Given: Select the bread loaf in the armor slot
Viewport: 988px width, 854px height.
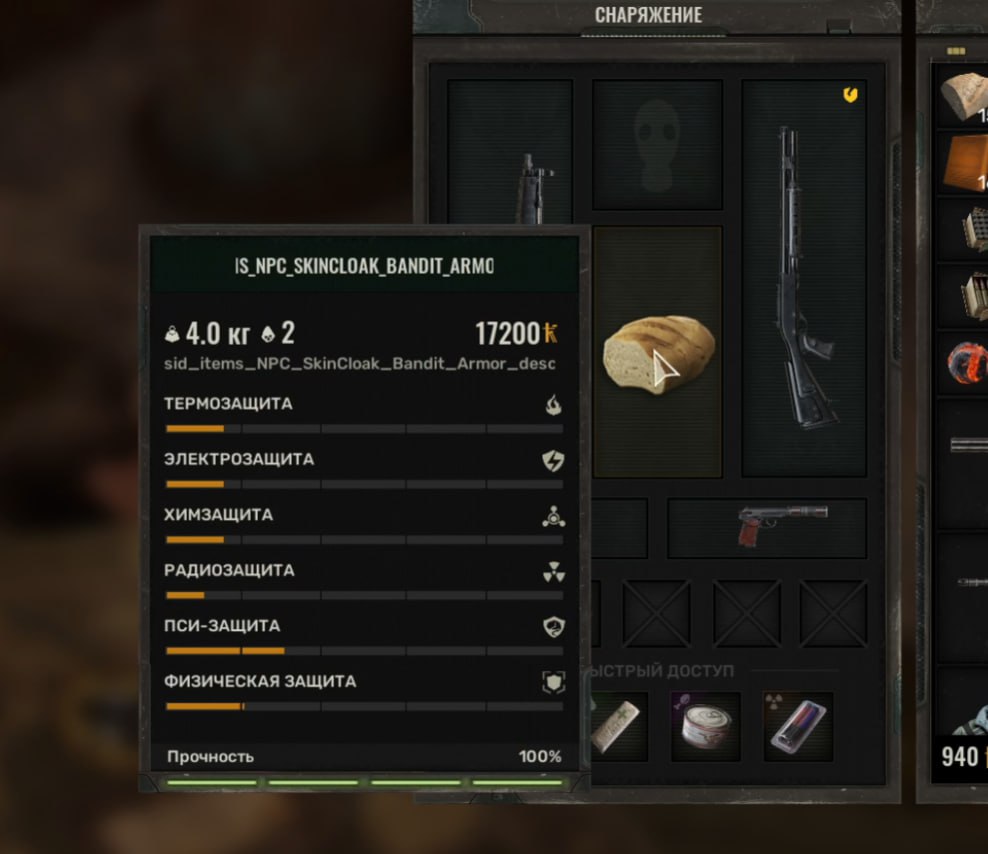Looking at the screenshot, I should pyautogui.click(x=658, y=355).
